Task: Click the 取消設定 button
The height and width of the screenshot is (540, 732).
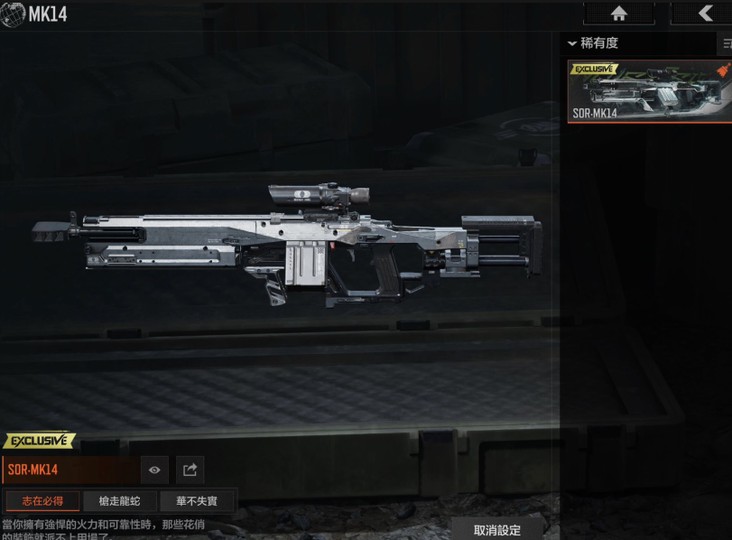Action: click(497, 529)
